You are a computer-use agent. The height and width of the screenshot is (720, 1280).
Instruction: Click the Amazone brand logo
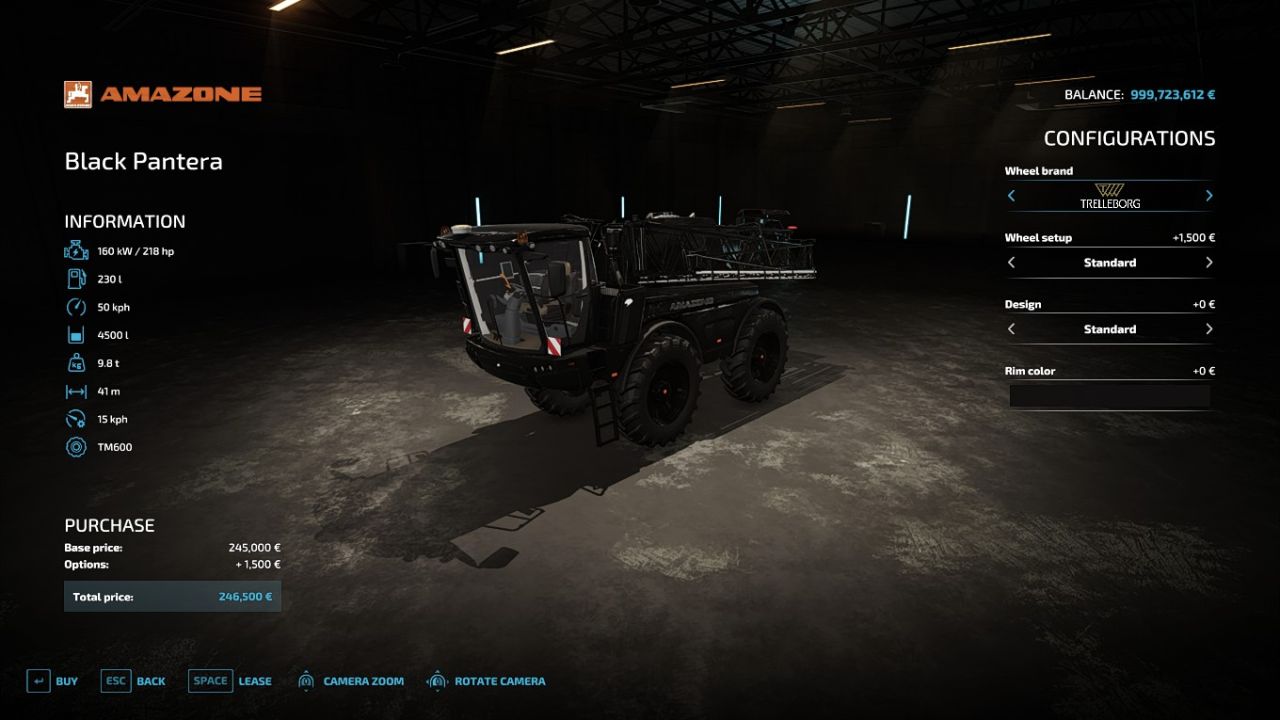[76, 93]
